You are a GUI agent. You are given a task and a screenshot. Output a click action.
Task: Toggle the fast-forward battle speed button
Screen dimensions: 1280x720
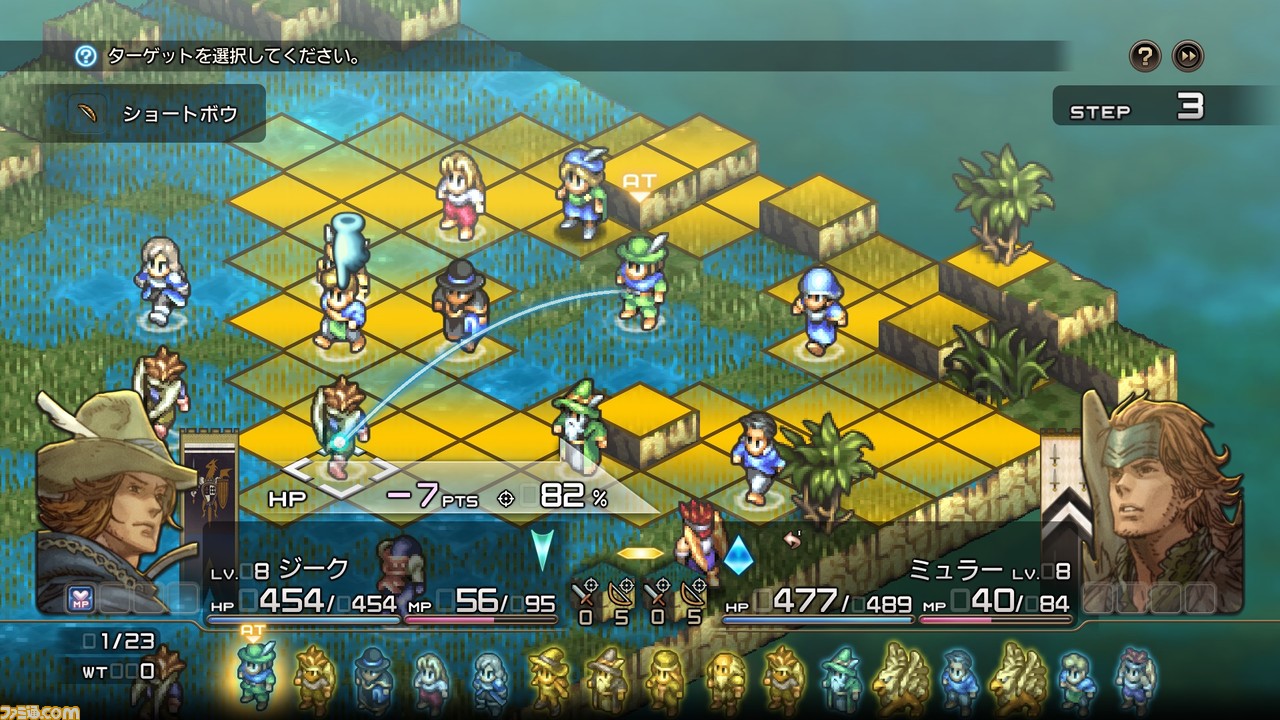click(x=1188, y=56)
